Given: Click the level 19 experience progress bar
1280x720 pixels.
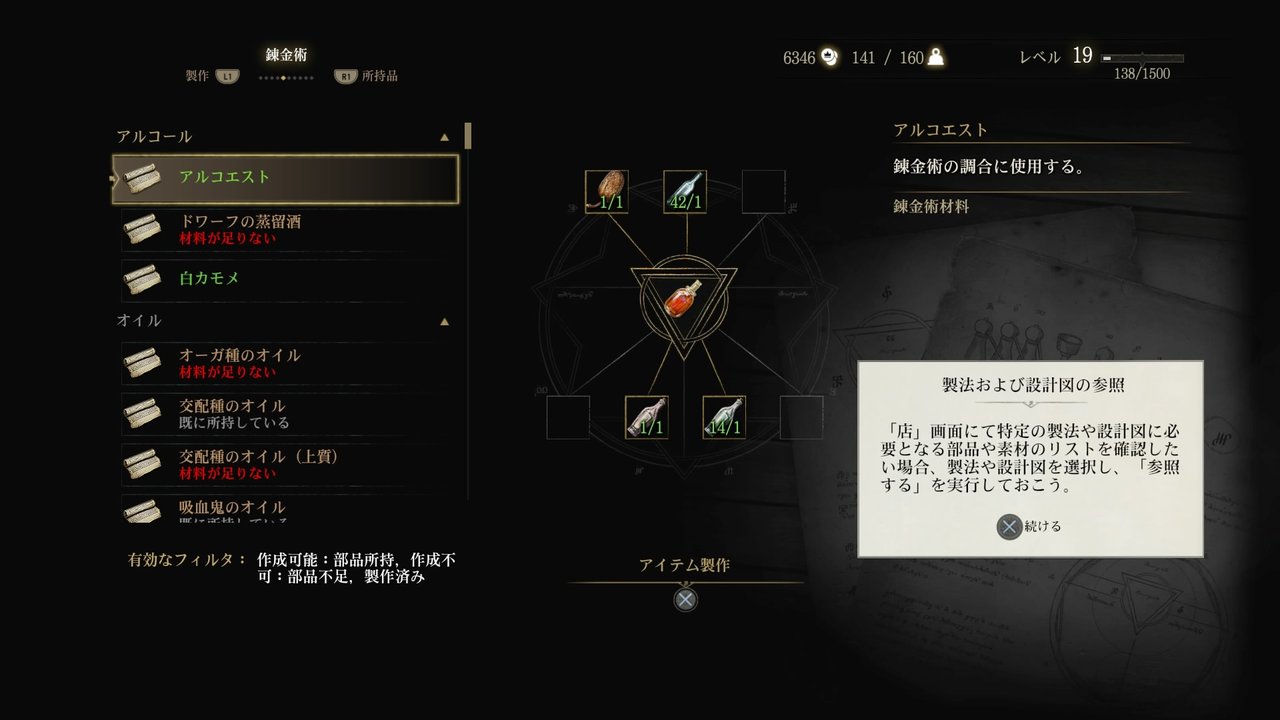Looking at the screenshot, I should tap(1141, 57).
